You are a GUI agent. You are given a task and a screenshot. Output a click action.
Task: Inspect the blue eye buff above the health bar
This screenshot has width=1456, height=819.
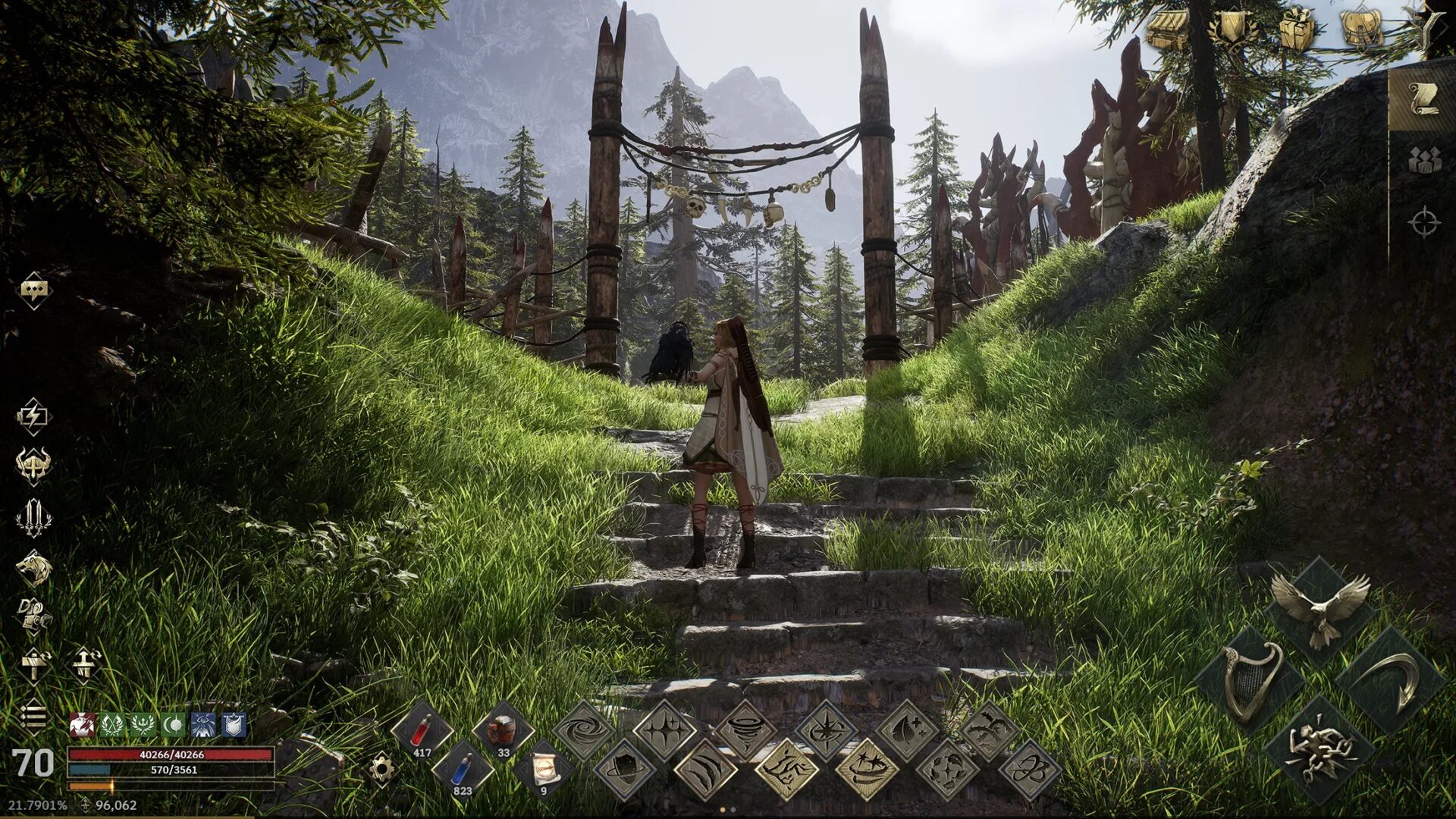pyautogui.click(x=203, y=725)
